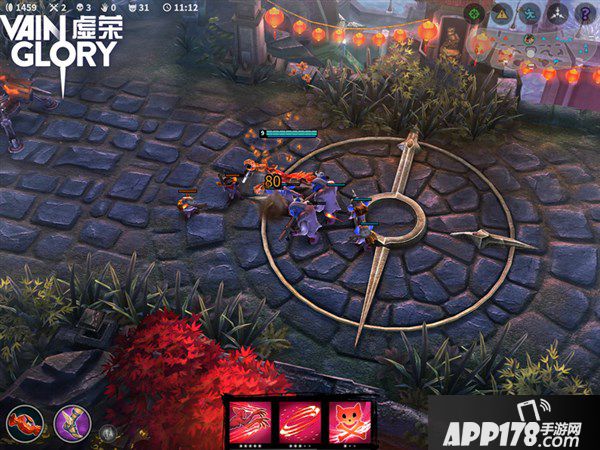Screen dimensions: 600x450
Task: Use the blue running figure ping
Action: click(531, 13)
